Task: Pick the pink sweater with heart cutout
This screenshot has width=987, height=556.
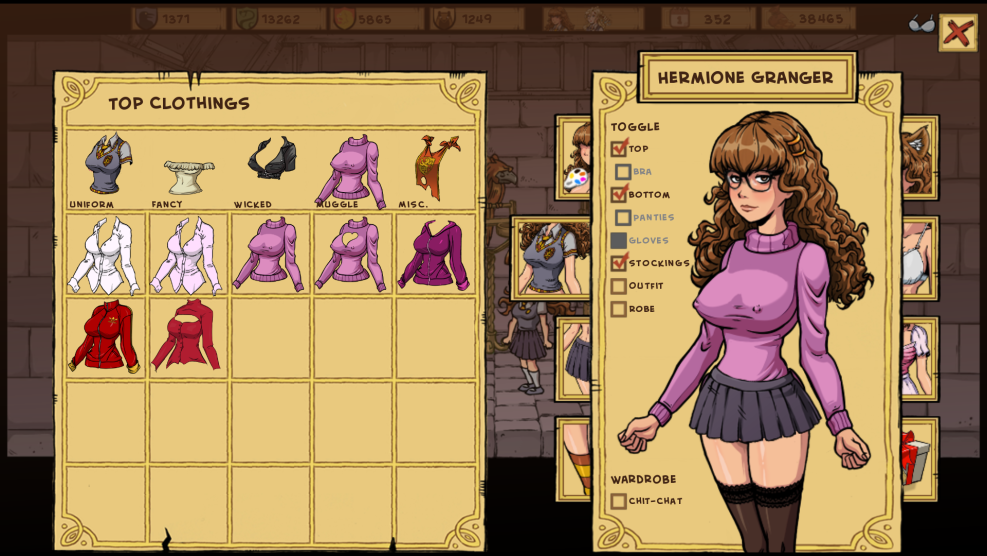Action: [x=352, y=255]
